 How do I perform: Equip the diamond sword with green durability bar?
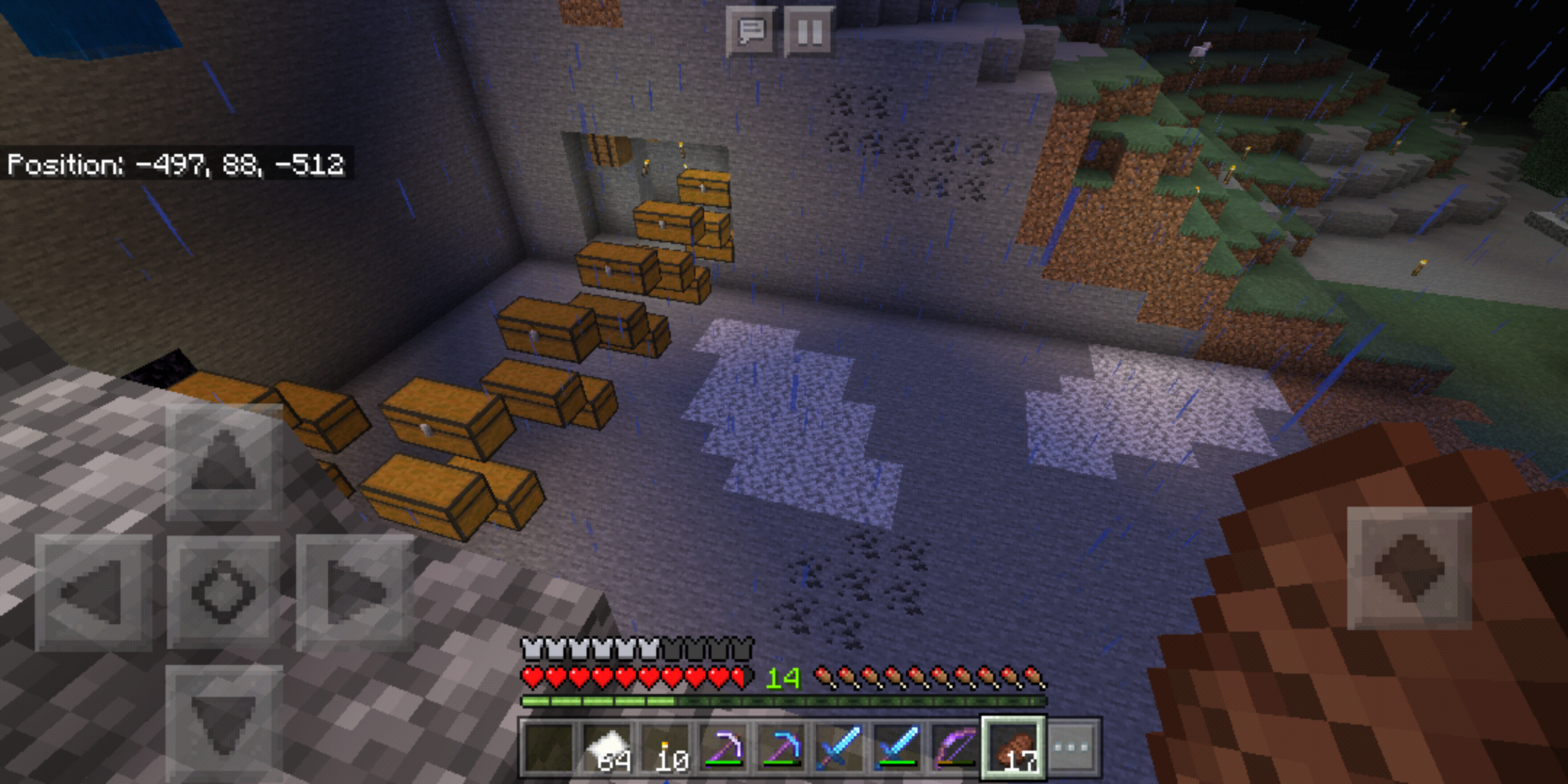click(897, 747)
